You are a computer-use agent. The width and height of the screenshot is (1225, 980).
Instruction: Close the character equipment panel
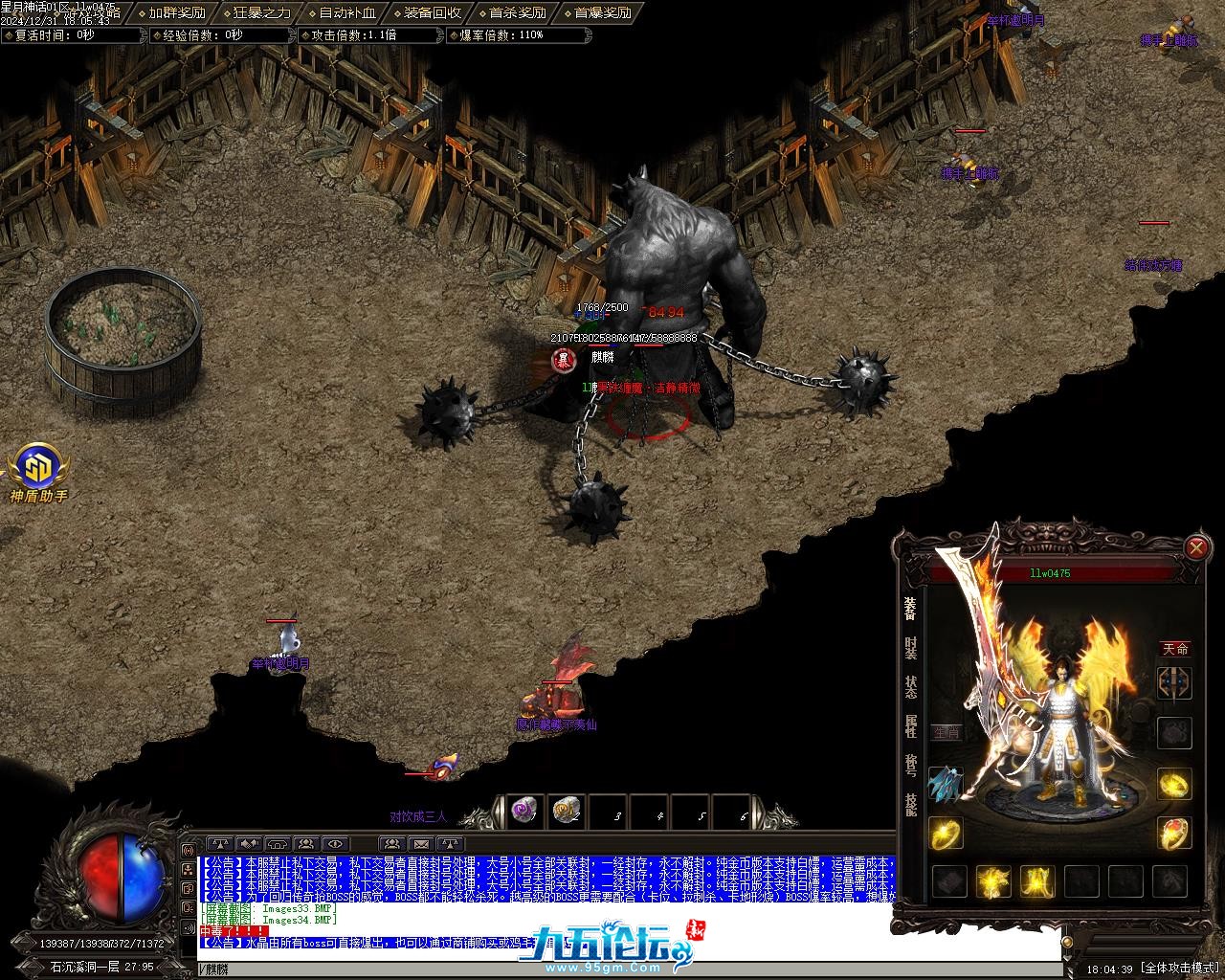click(1196, 547)
